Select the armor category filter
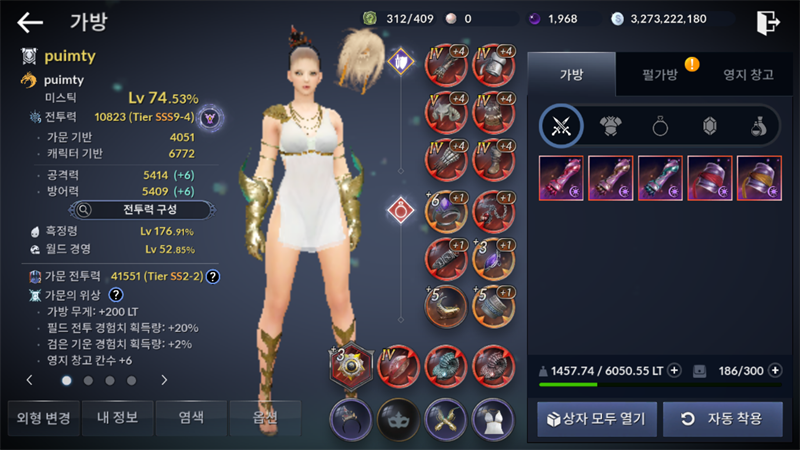800x450 pixels. pyautogui.click(x=611, y=125)
